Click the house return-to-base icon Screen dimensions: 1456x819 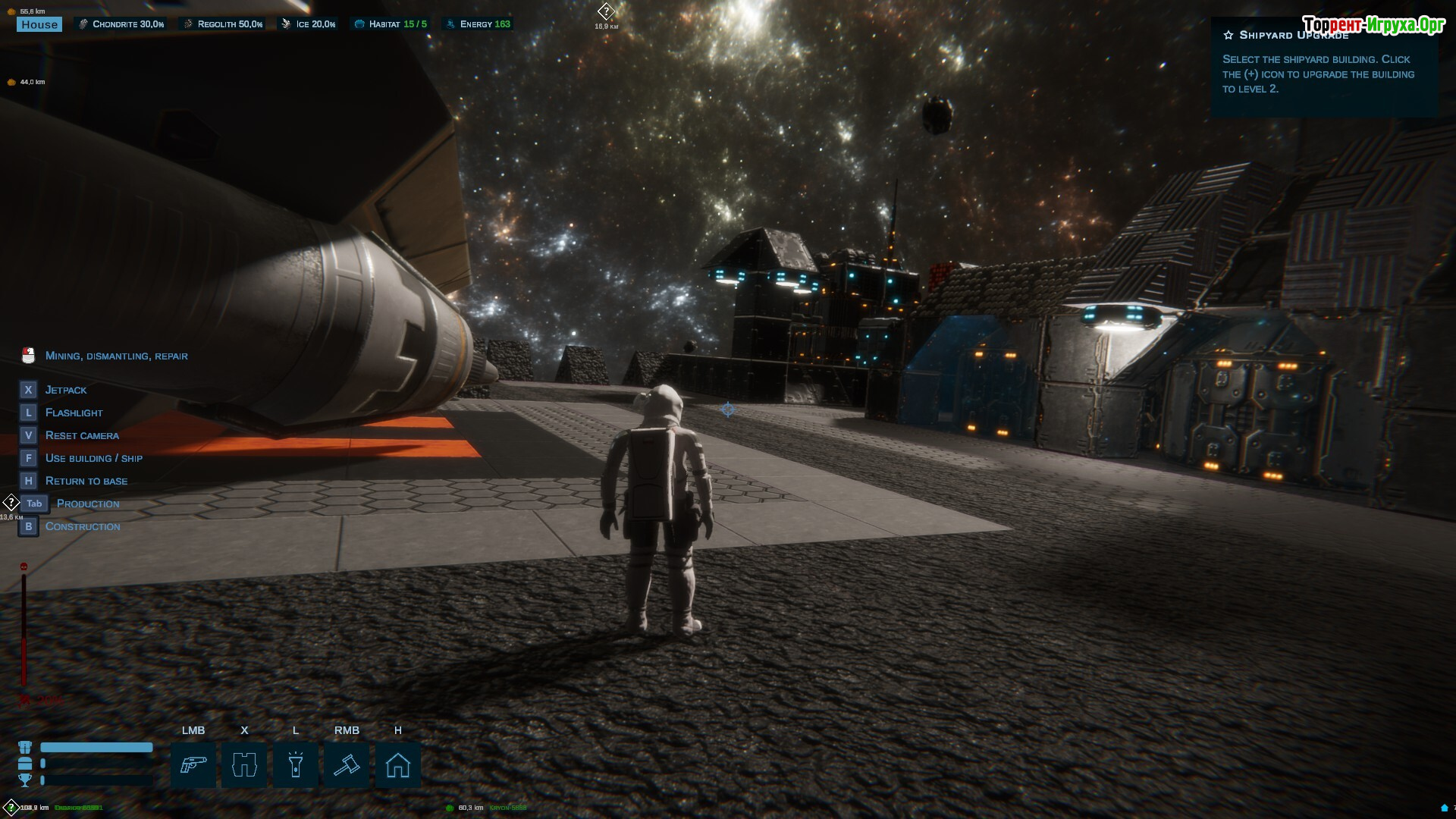tap(398, 765)
